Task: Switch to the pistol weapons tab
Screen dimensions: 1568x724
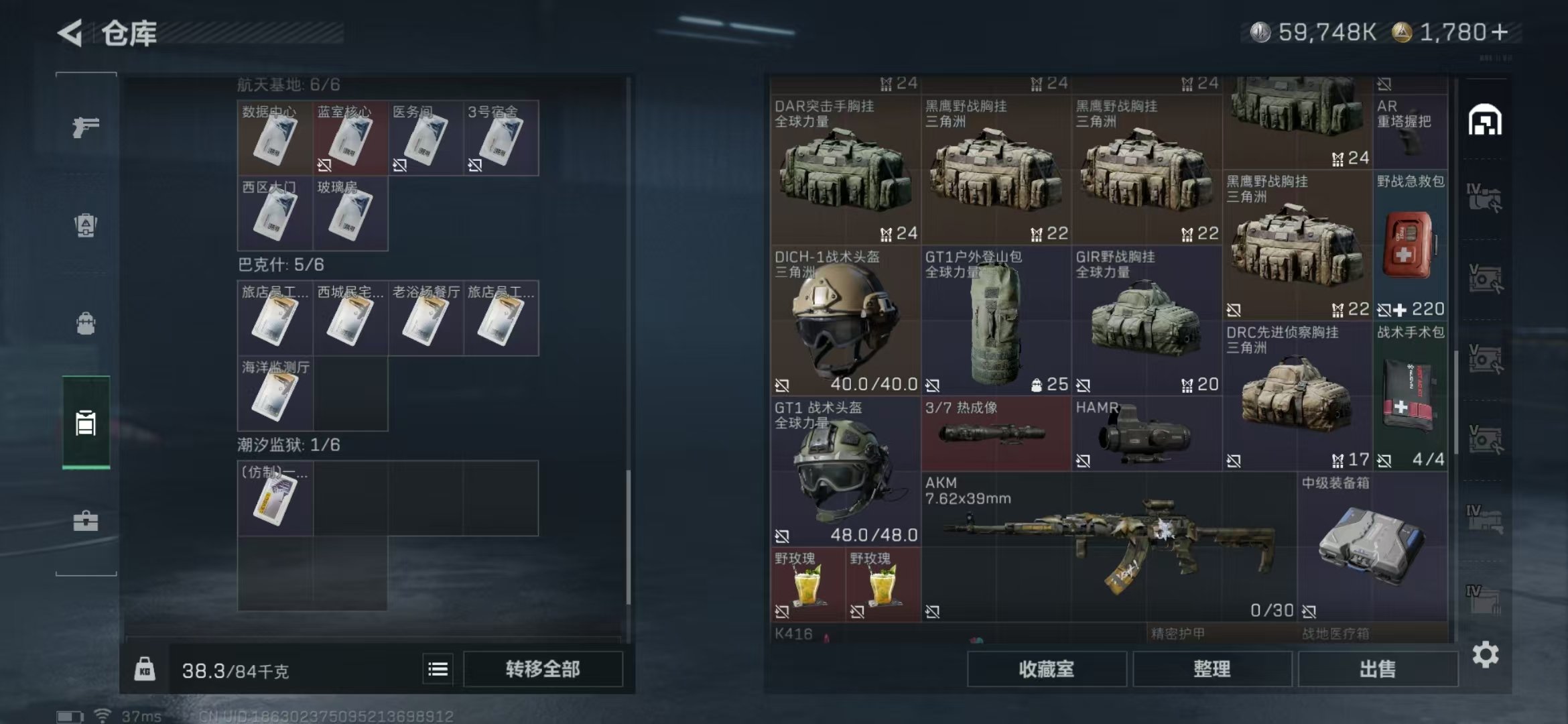Action: click(86, 127)
